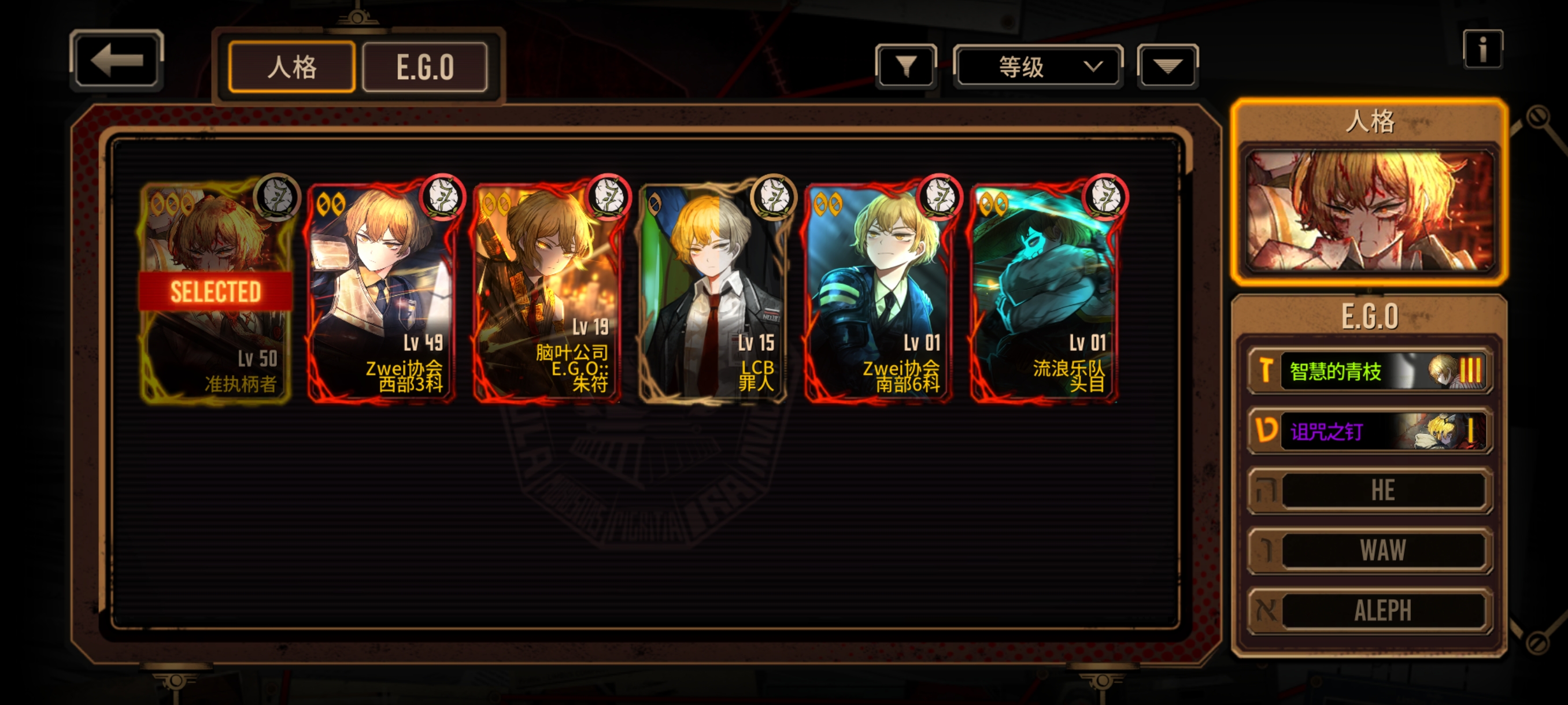The width and height of the screenshot is (1568, 705).
Task: Go back with the arrow button
Action: [117, 61]
